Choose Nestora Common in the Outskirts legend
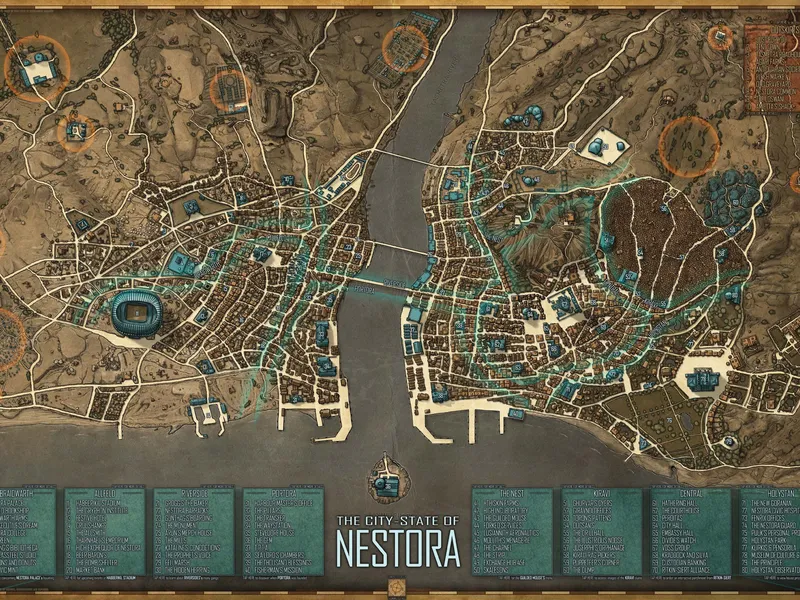 (775, 92)
